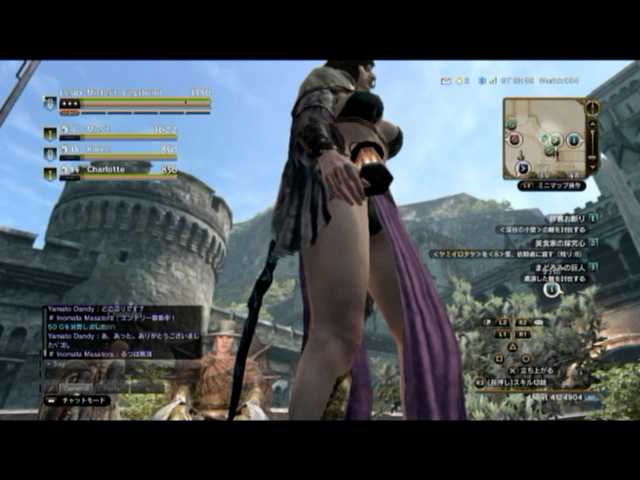Open the minimap in the corner
This screenshot has height=480, width=640.
[545, 138]
